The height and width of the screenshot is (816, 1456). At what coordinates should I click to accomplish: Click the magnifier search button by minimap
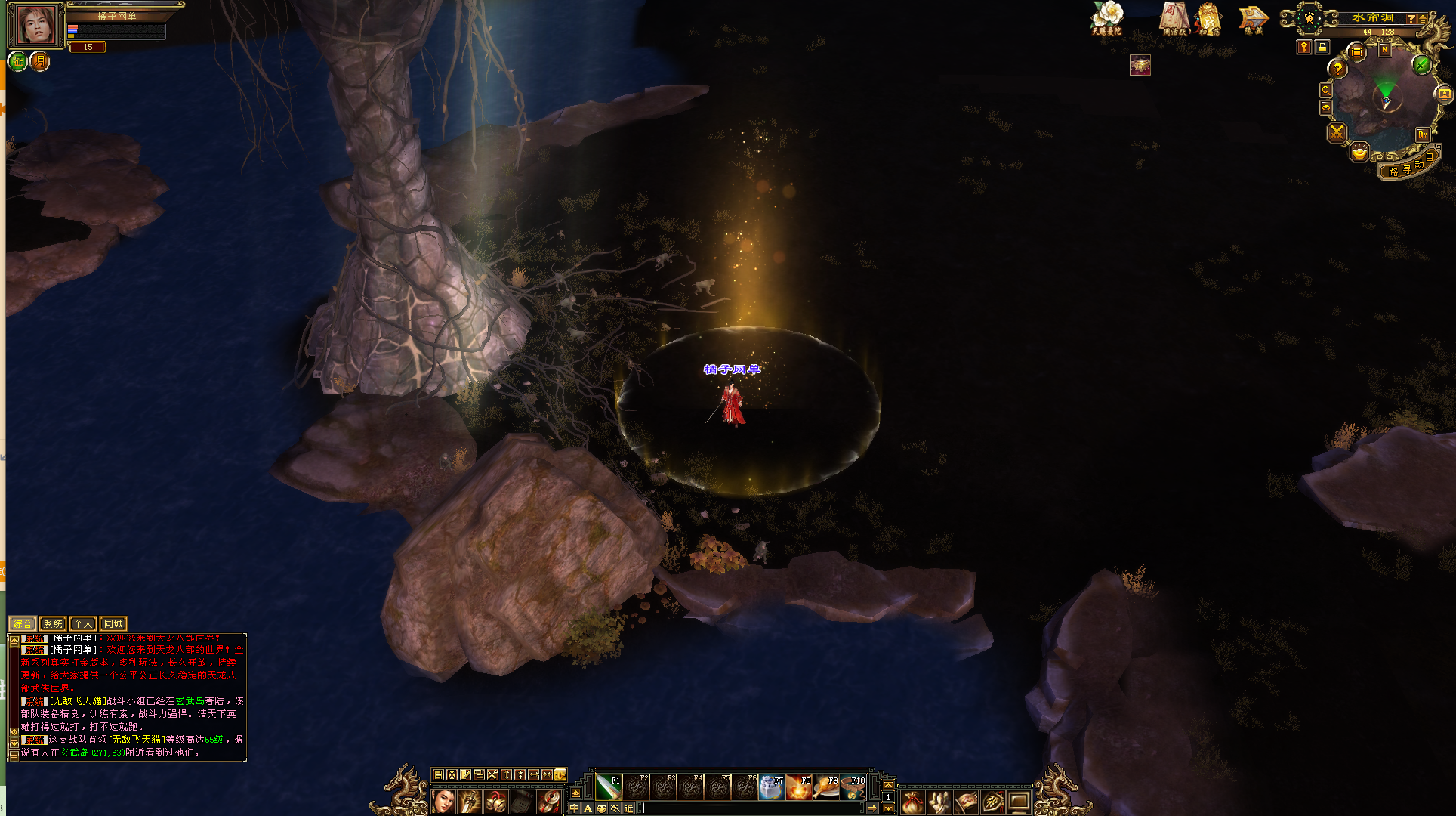coord(1326,91)
